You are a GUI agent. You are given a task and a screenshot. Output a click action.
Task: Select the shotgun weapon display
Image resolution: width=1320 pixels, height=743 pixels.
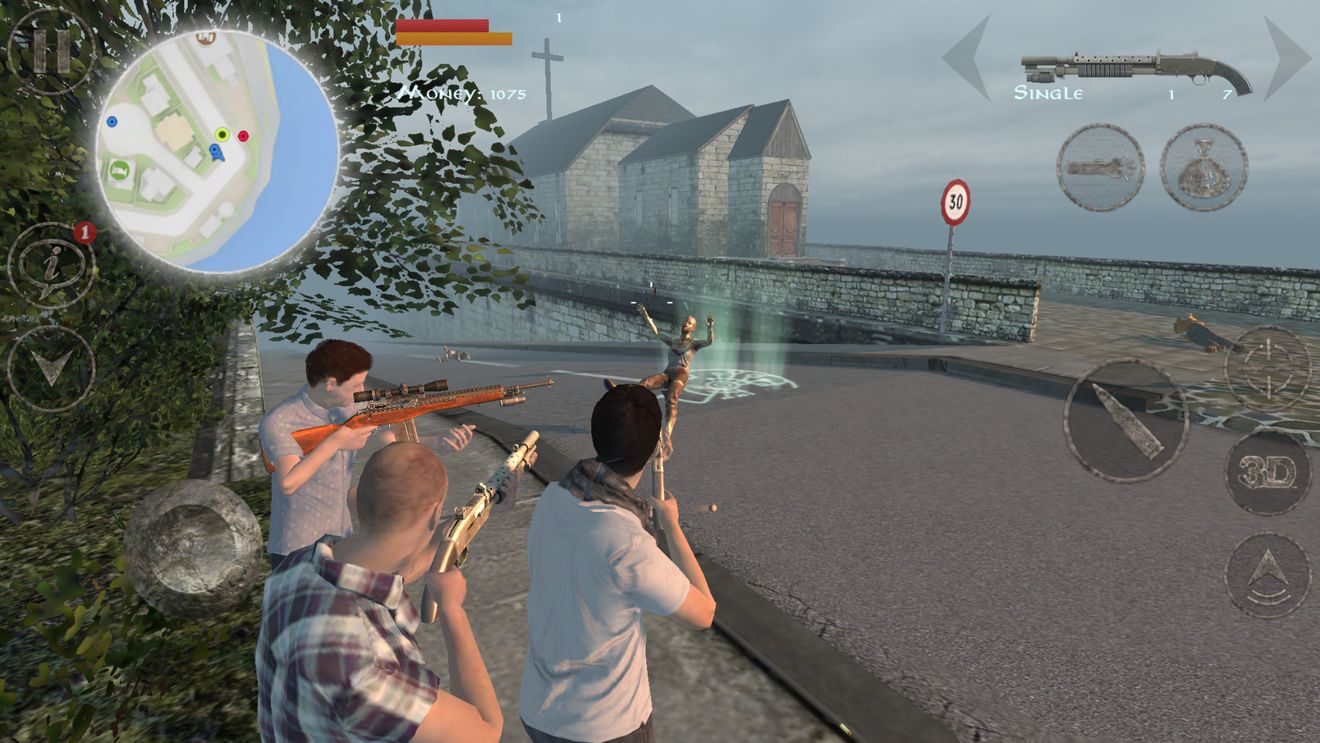(1136, 70)
